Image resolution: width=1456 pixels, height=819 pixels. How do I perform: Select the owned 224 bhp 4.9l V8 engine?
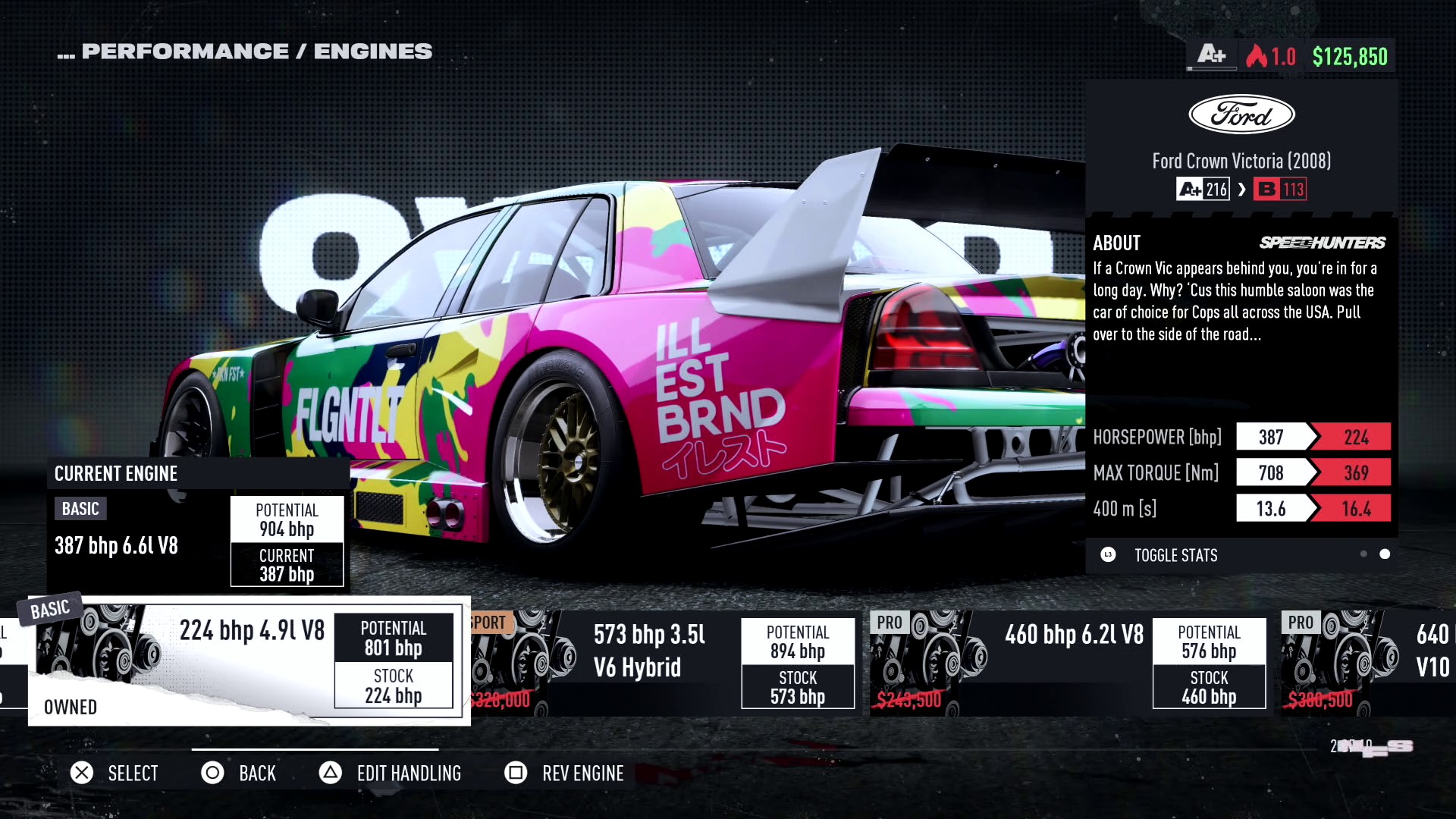coord(249,661)
